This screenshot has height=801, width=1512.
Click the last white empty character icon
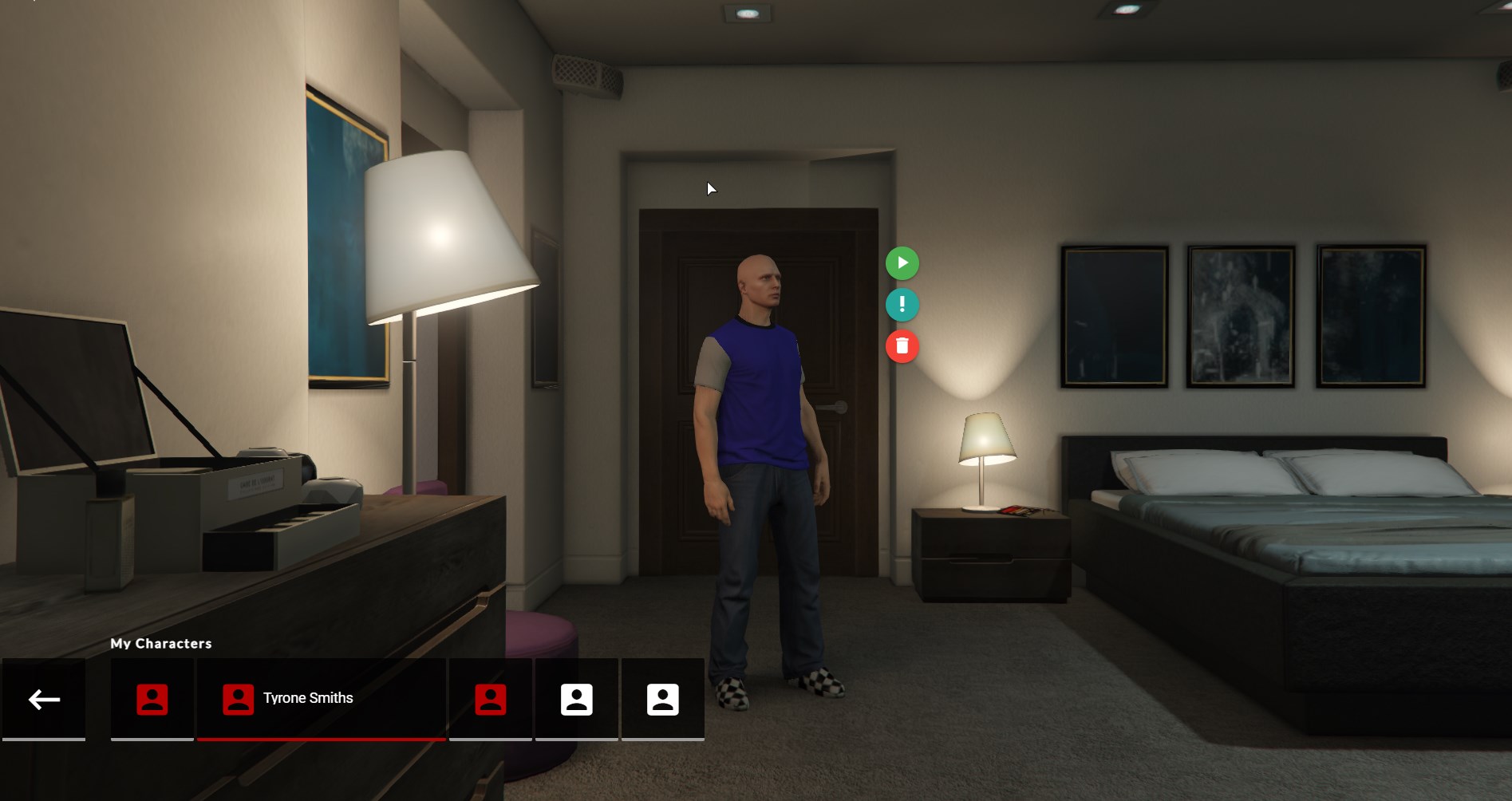(662, 698)
